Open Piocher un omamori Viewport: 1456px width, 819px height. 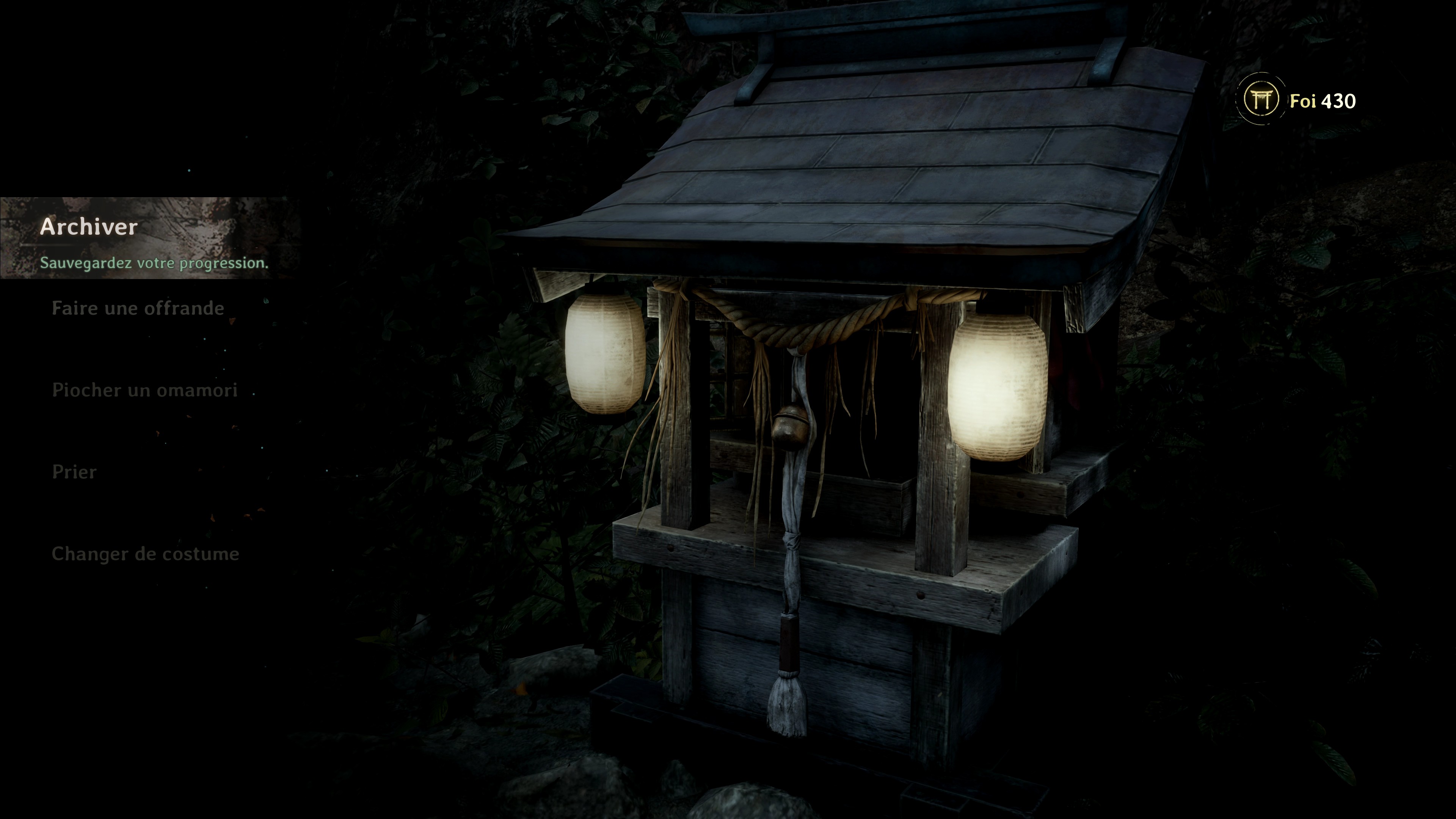point(145,391)
